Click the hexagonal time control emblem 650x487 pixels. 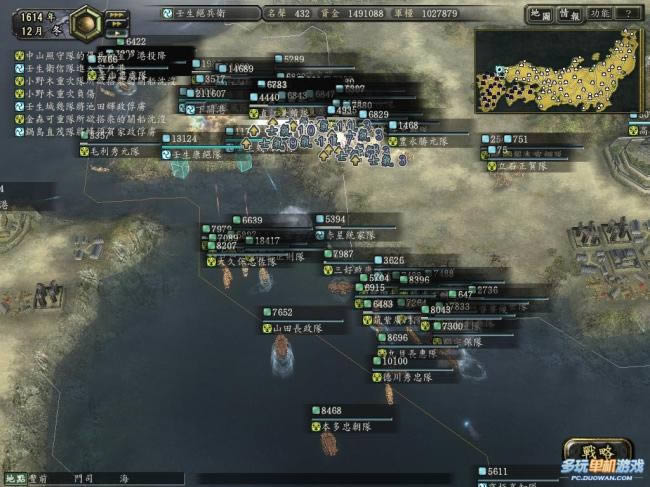(x=86, y=18)
